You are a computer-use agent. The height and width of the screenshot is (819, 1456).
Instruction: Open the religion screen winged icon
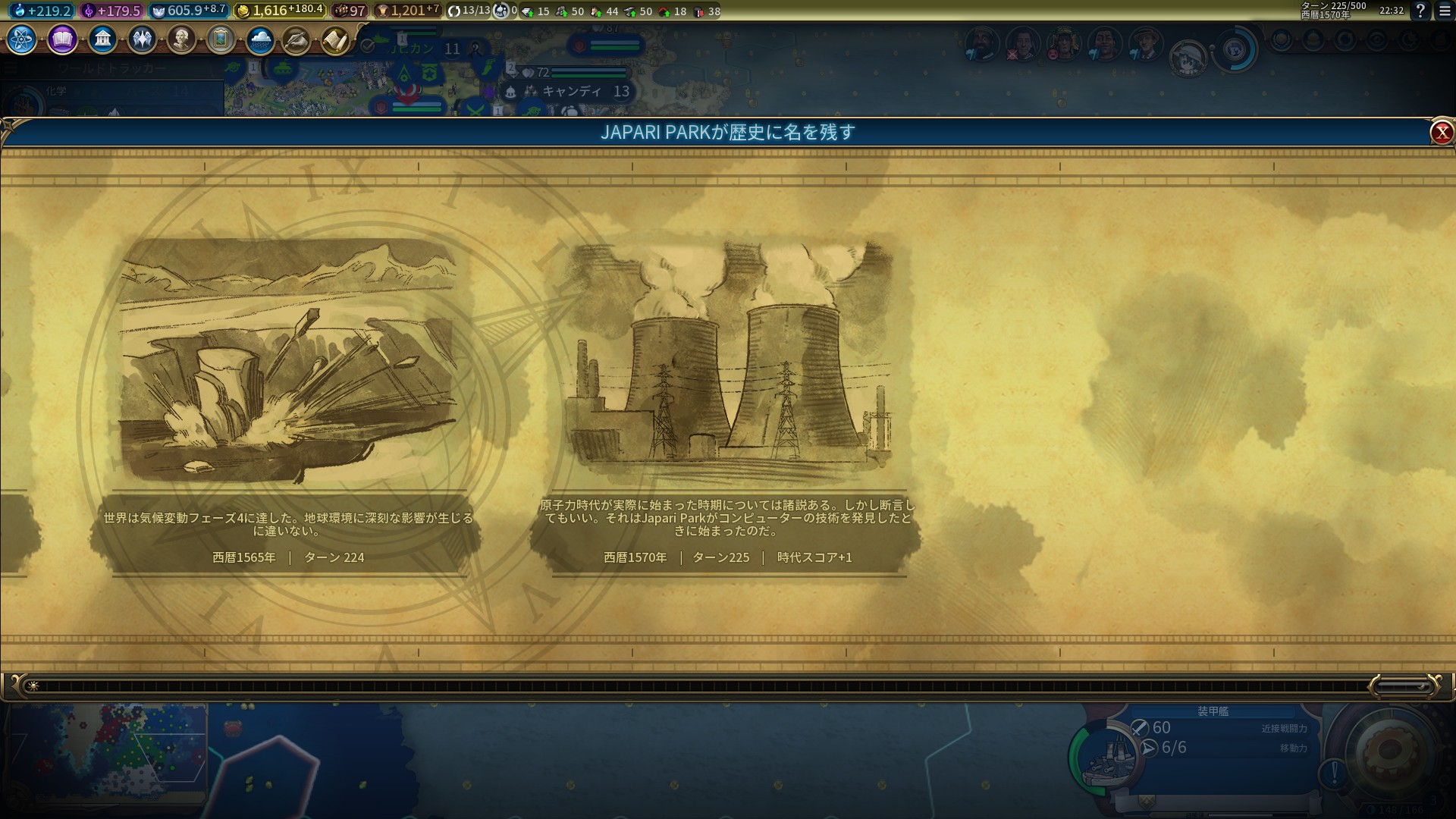tap(142, 39)
